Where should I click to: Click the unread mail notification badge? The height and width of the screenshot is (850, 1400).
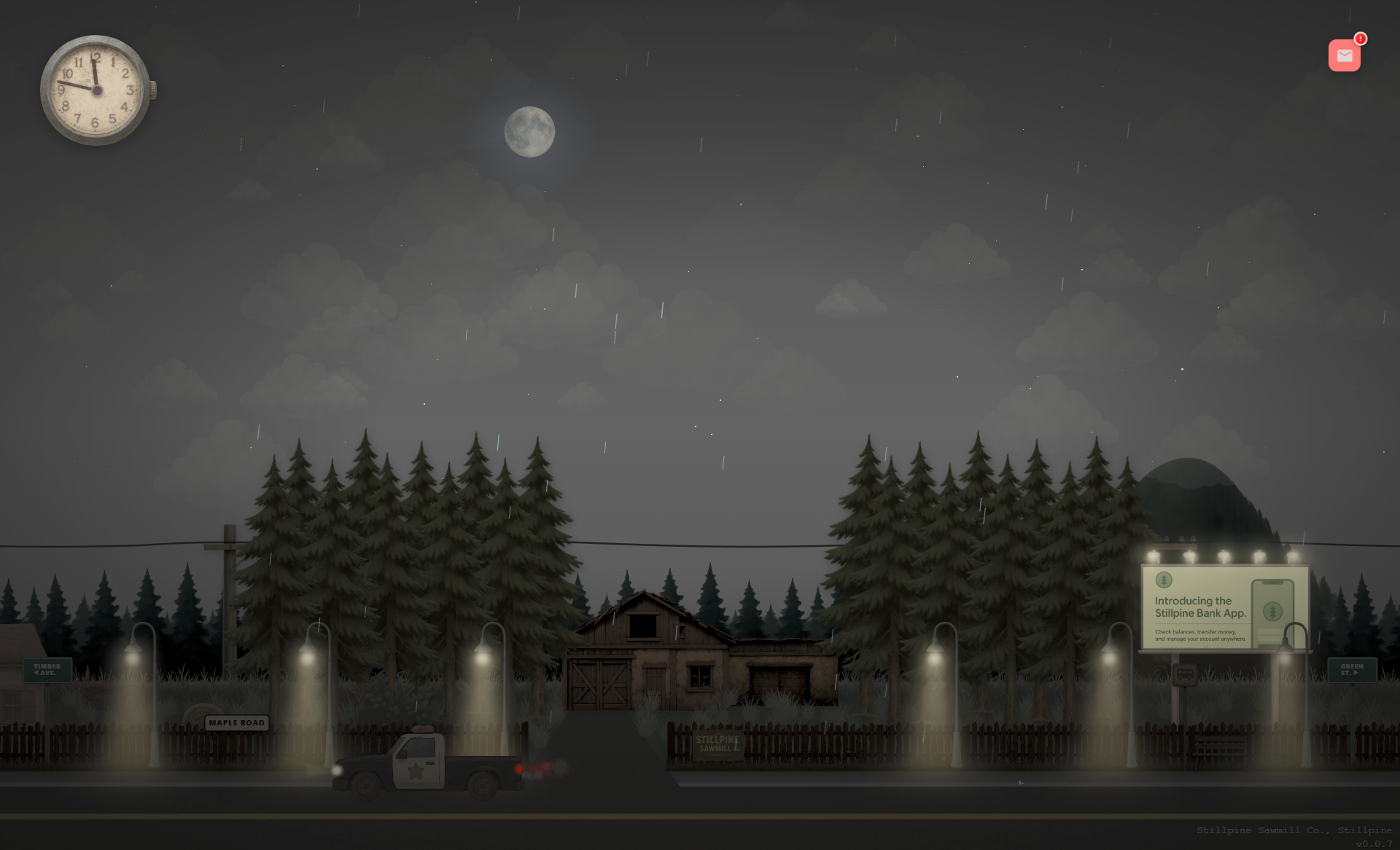pyautogui.click(x=1361, y=40)
